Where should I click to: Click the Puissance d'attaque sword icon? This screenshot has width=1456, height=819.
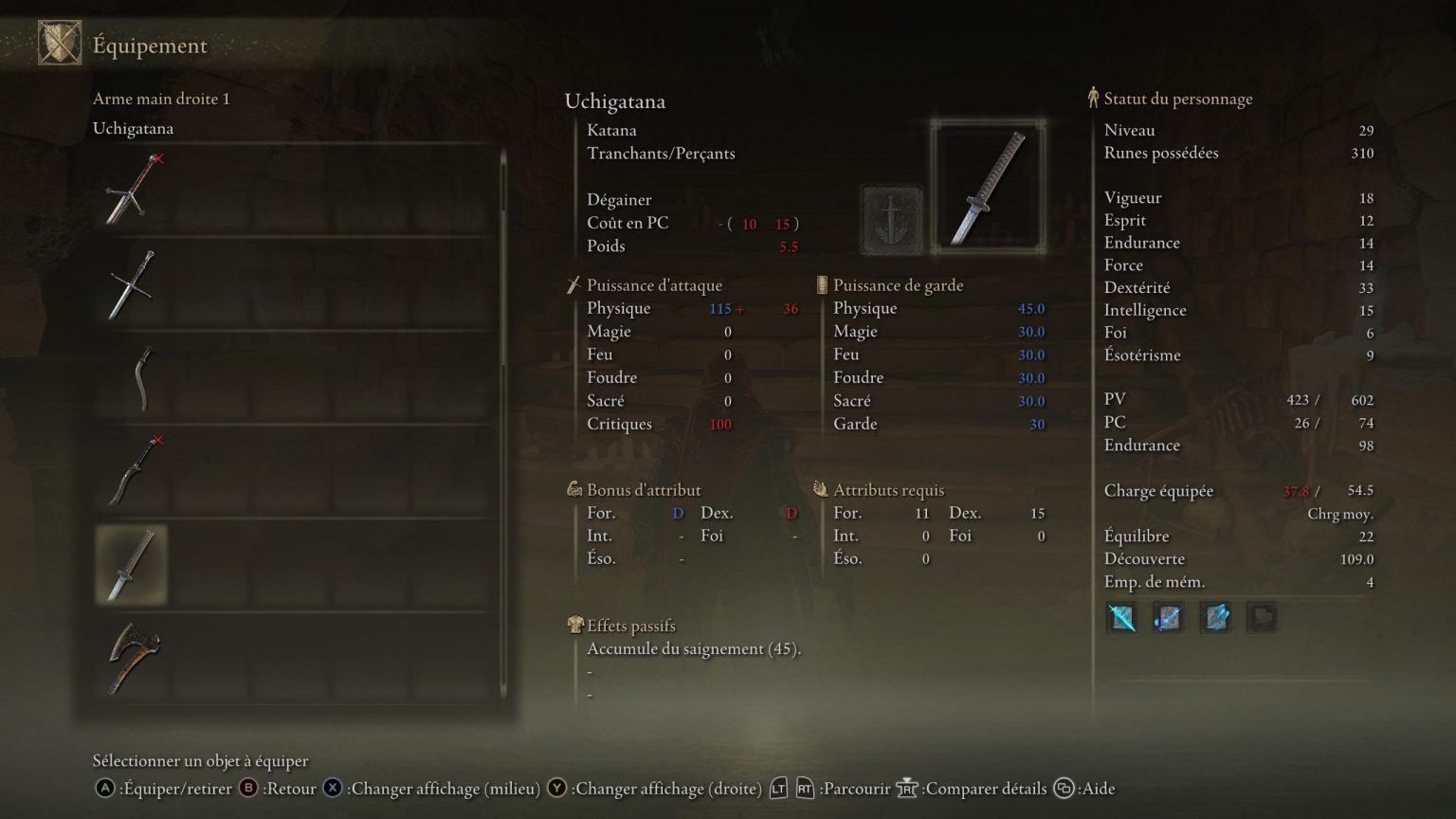pyautogui.click(x=574, y=283)
